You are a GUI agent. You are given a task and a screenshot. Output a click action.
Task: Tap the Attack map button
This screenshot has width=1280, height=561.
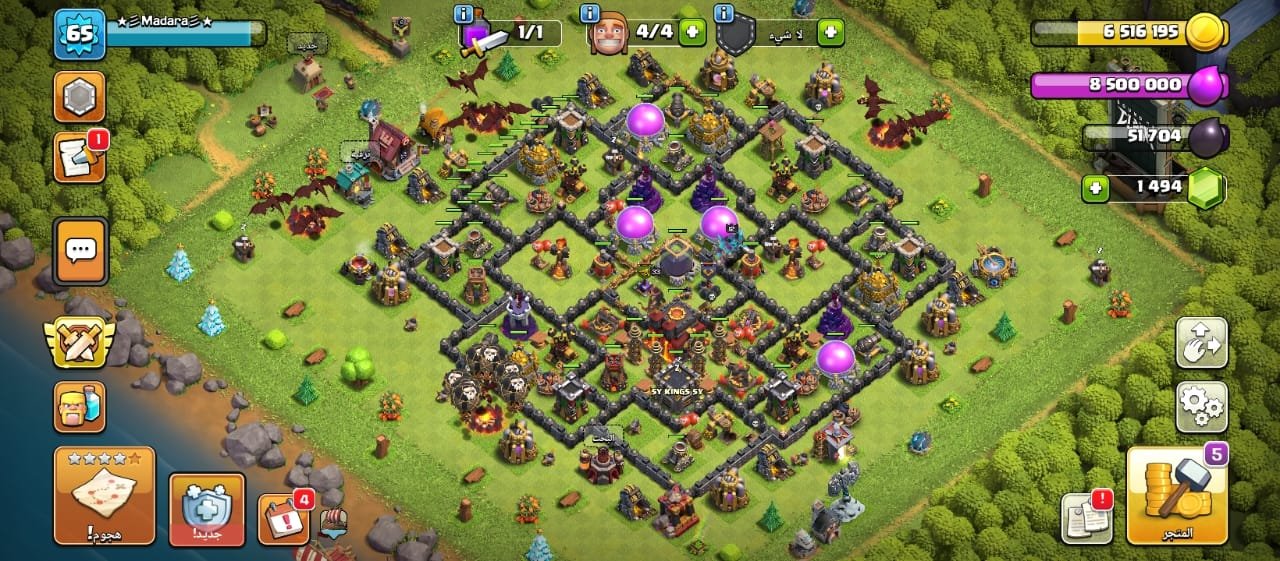pyautogui.click(x=104, y=495)
